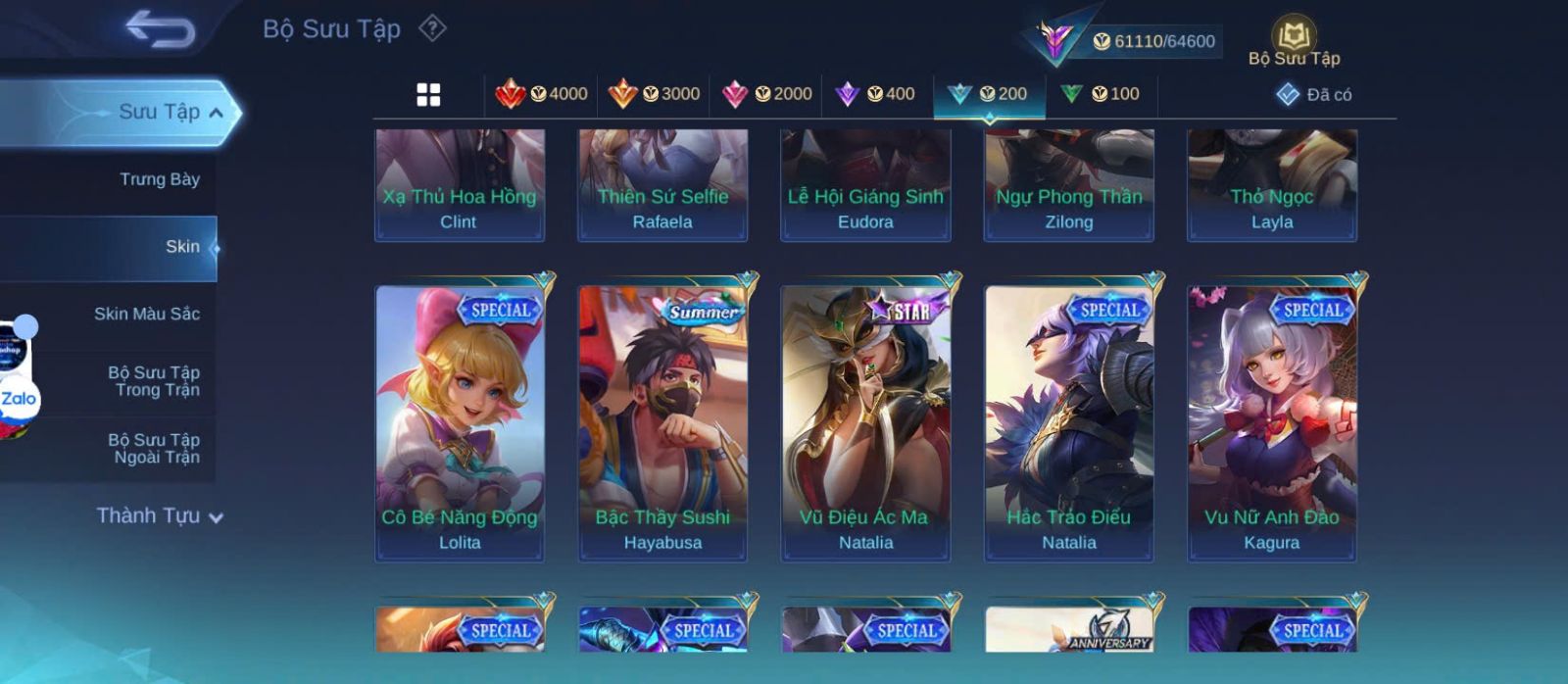Open Bộ Sưu Tập Ngoài Trận
Image resolution: width=1568 pixels, height=684 pixels.
[x=154, y=449]
